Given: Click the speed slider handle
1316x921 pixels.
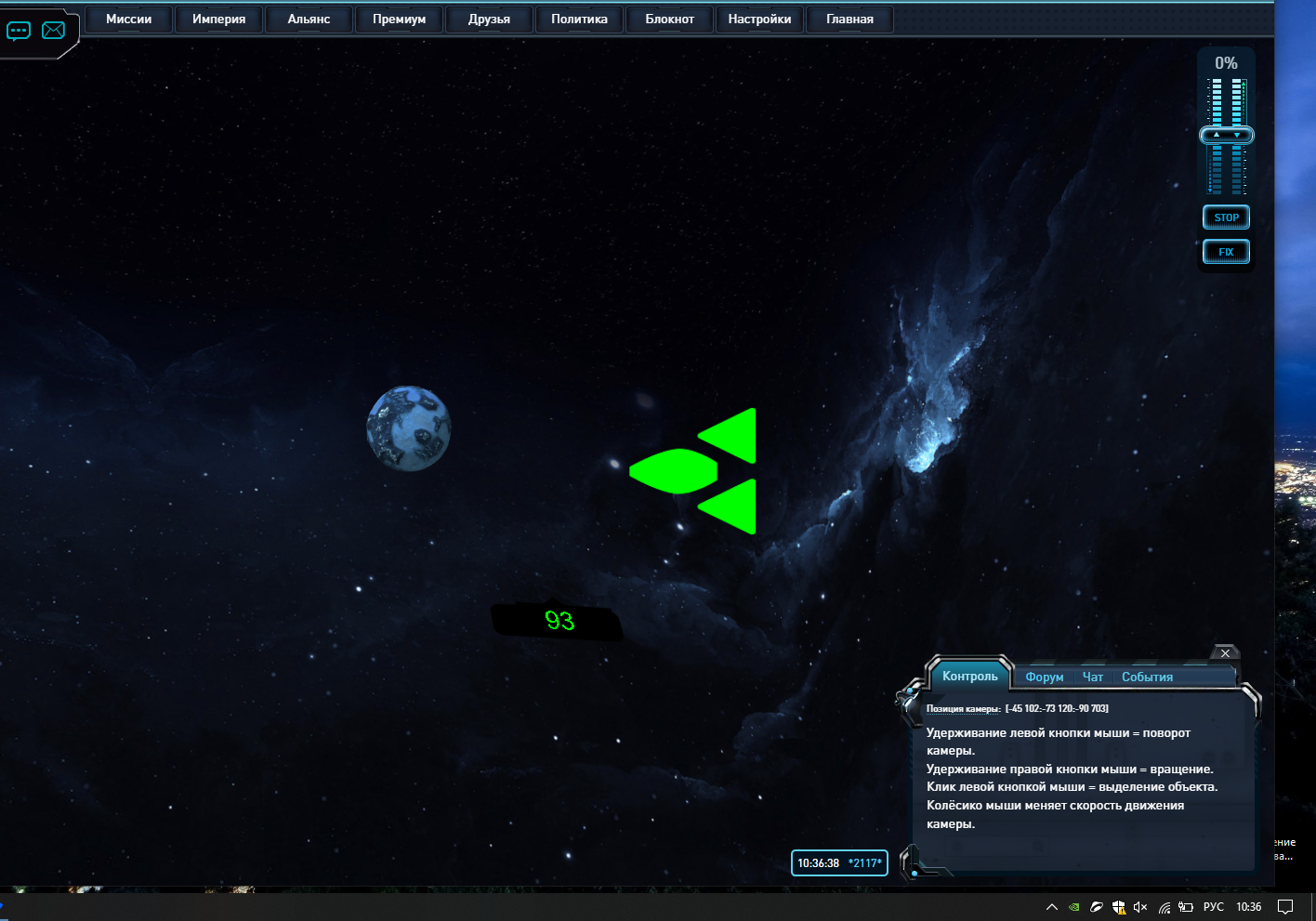Looking at the screenshot, I should coord(1226,136).
